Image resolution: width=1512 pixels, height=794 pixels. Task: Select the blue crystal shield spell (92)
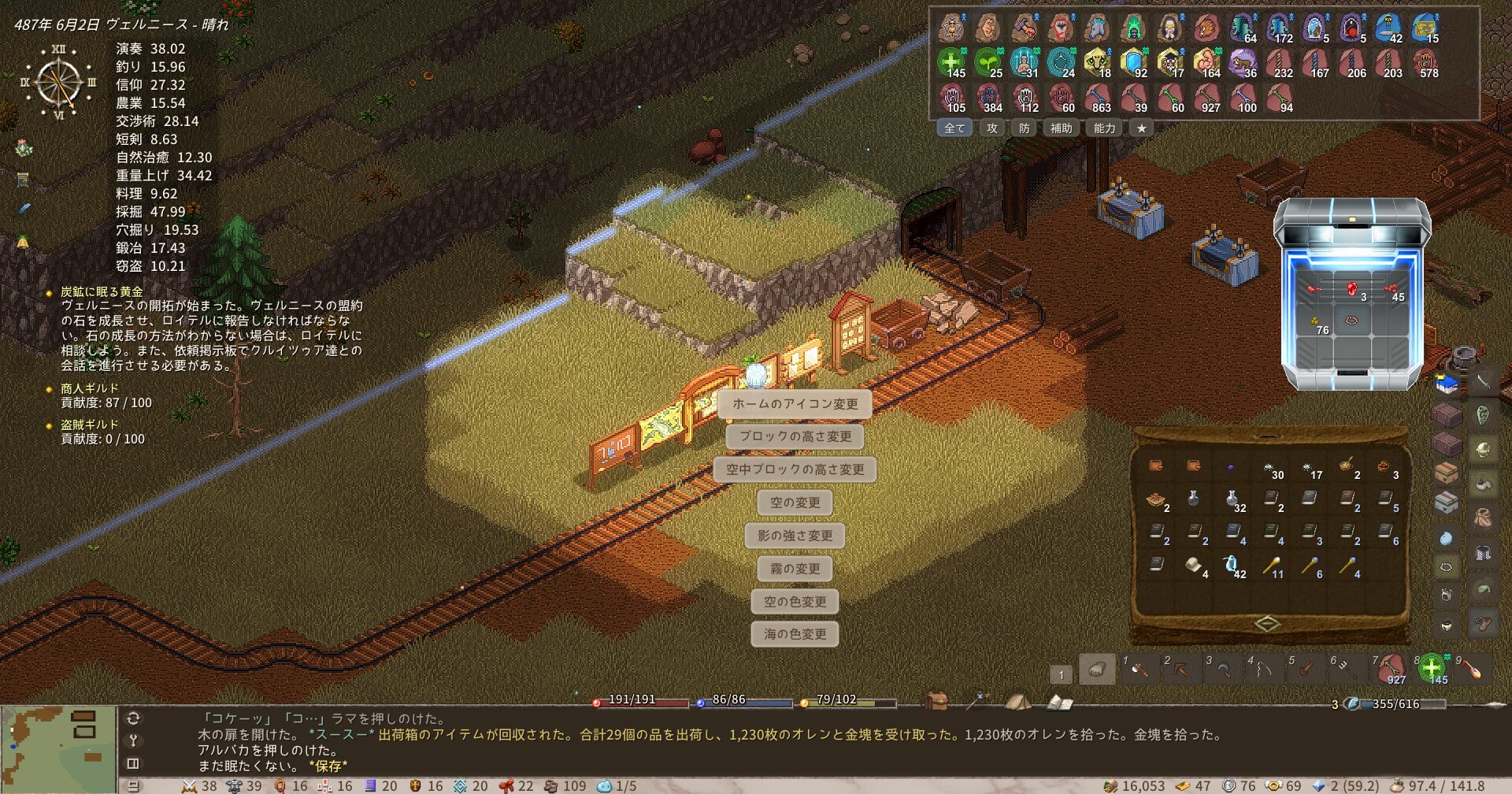(x=1134, y=62)
